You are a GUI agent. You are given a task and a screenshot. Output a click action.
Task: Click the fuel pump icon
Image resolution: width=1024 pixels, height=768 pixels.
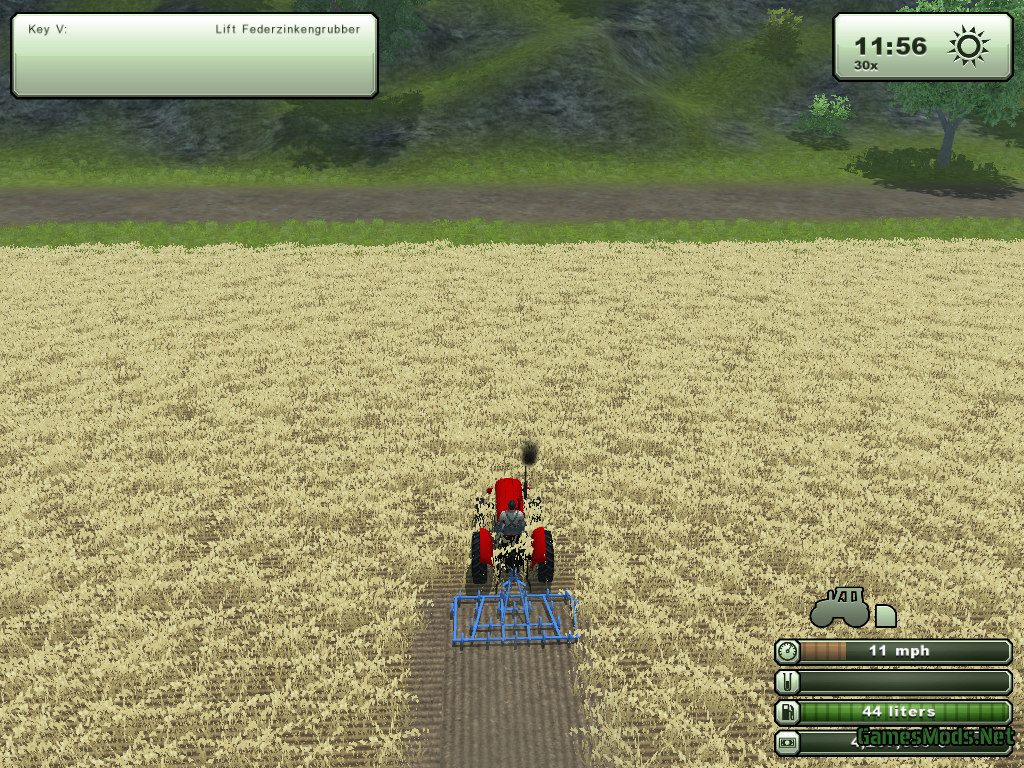tap(788, 713)
